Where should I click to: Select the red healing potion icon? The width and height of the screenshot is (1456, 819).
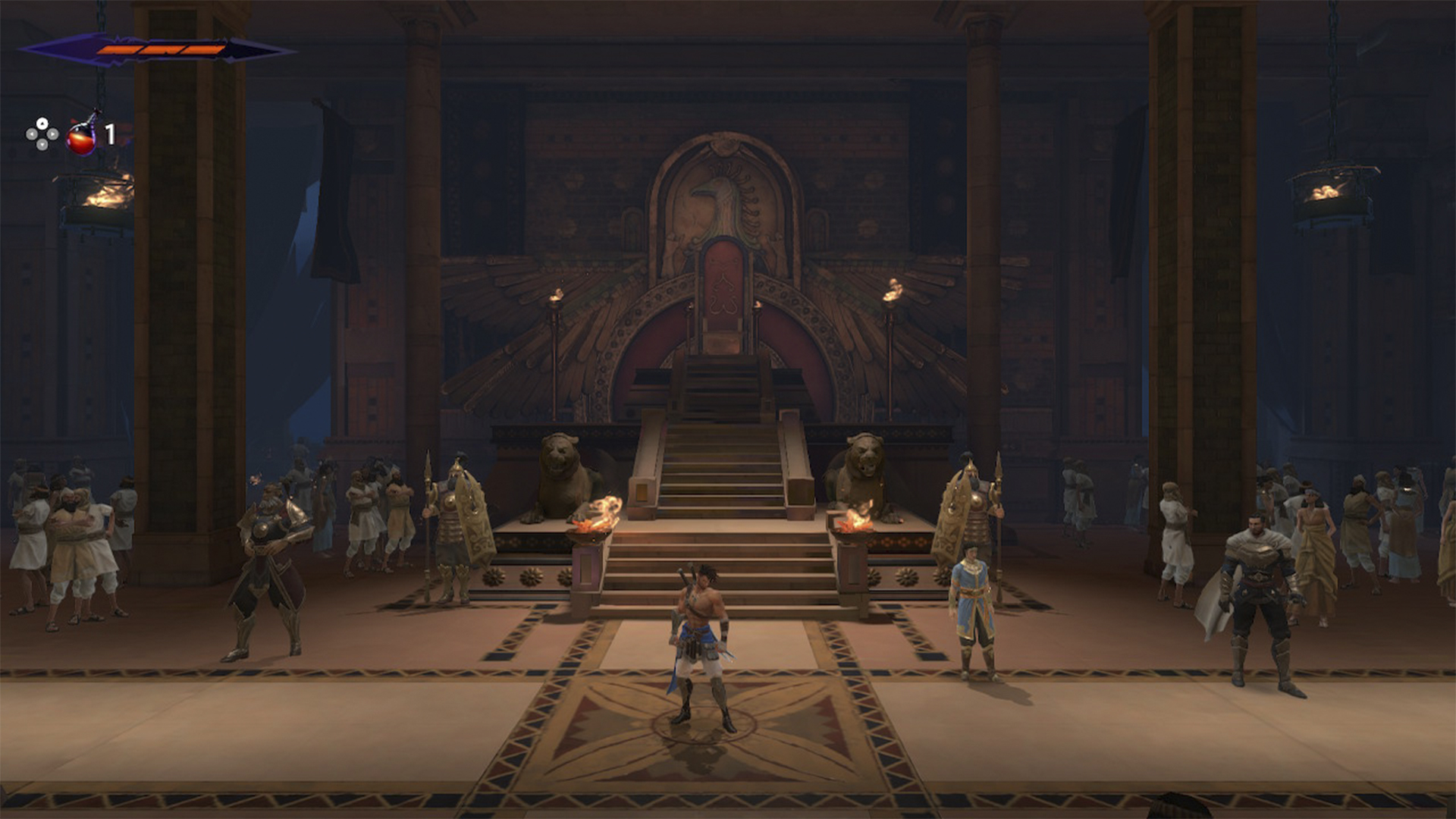tap(82, 136)
